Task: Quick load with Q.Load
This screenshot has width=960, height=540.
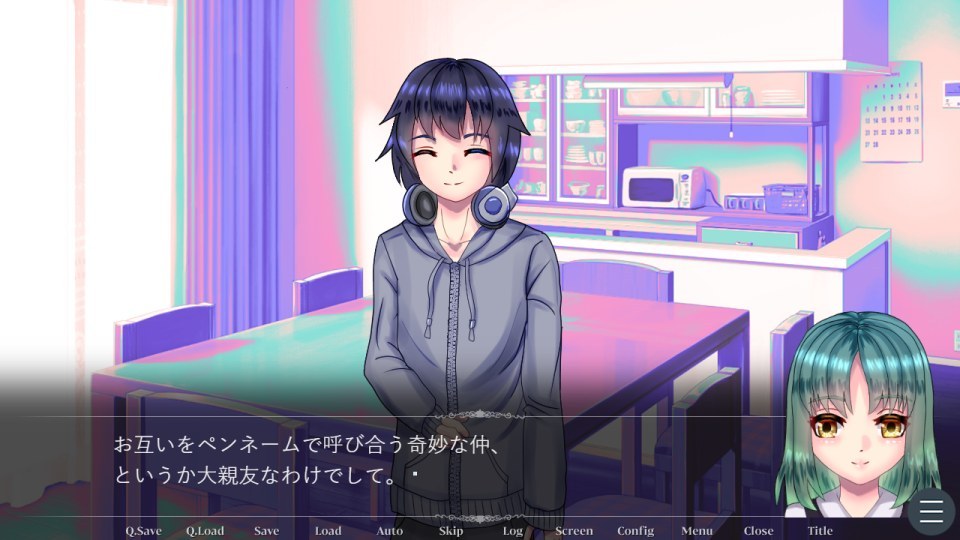Action: tap(205, 531)
